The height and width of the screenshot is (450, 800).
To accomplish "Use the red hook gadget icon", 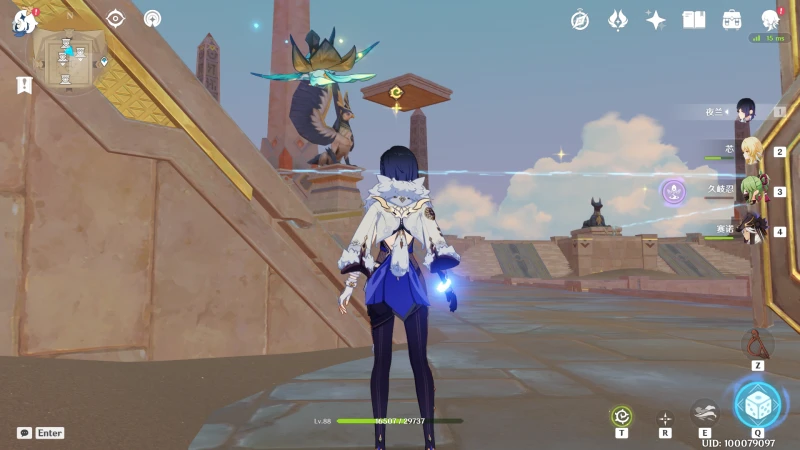I will coord(758,343).
